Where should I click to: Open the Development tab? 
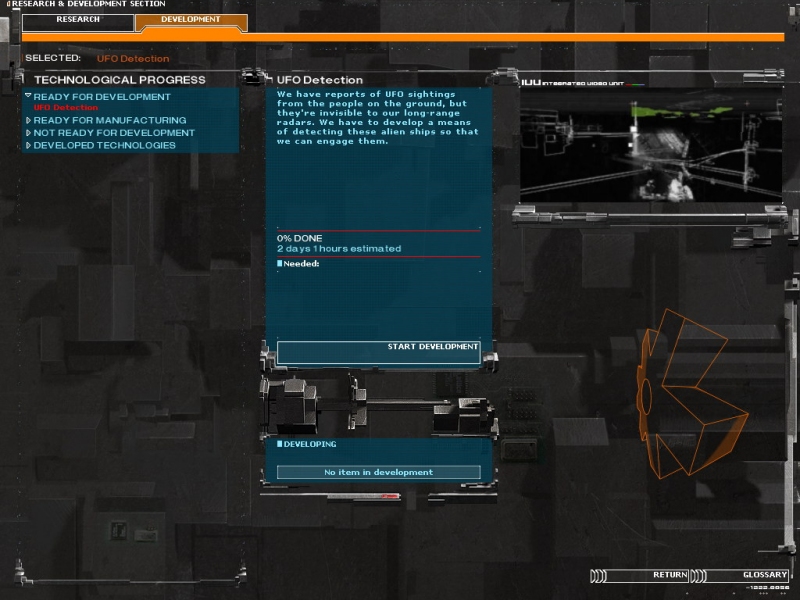coord(190,20)
